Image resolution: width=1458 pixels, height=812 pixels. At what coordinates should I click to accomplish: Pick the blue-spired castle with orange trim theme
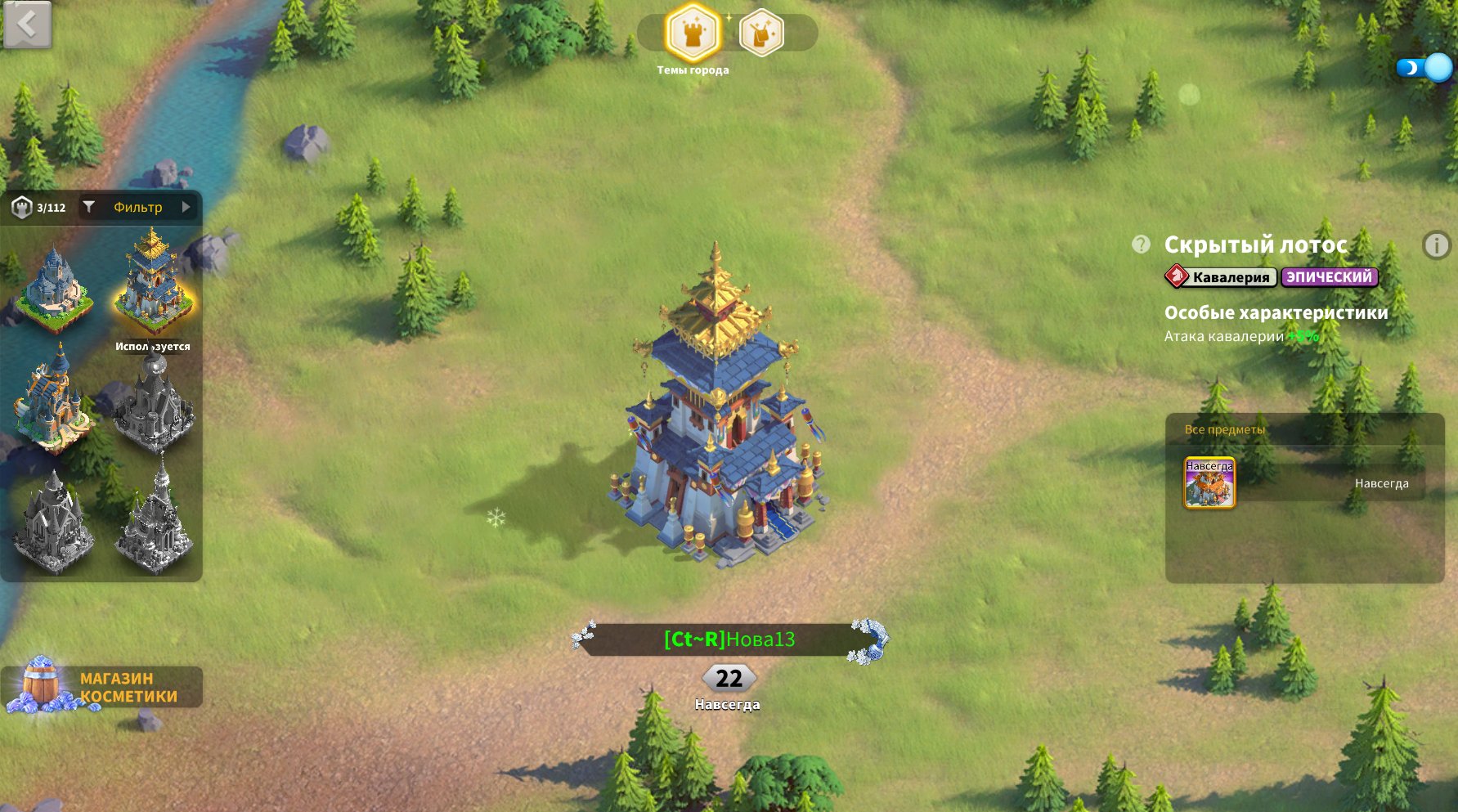tap(51, 401)
